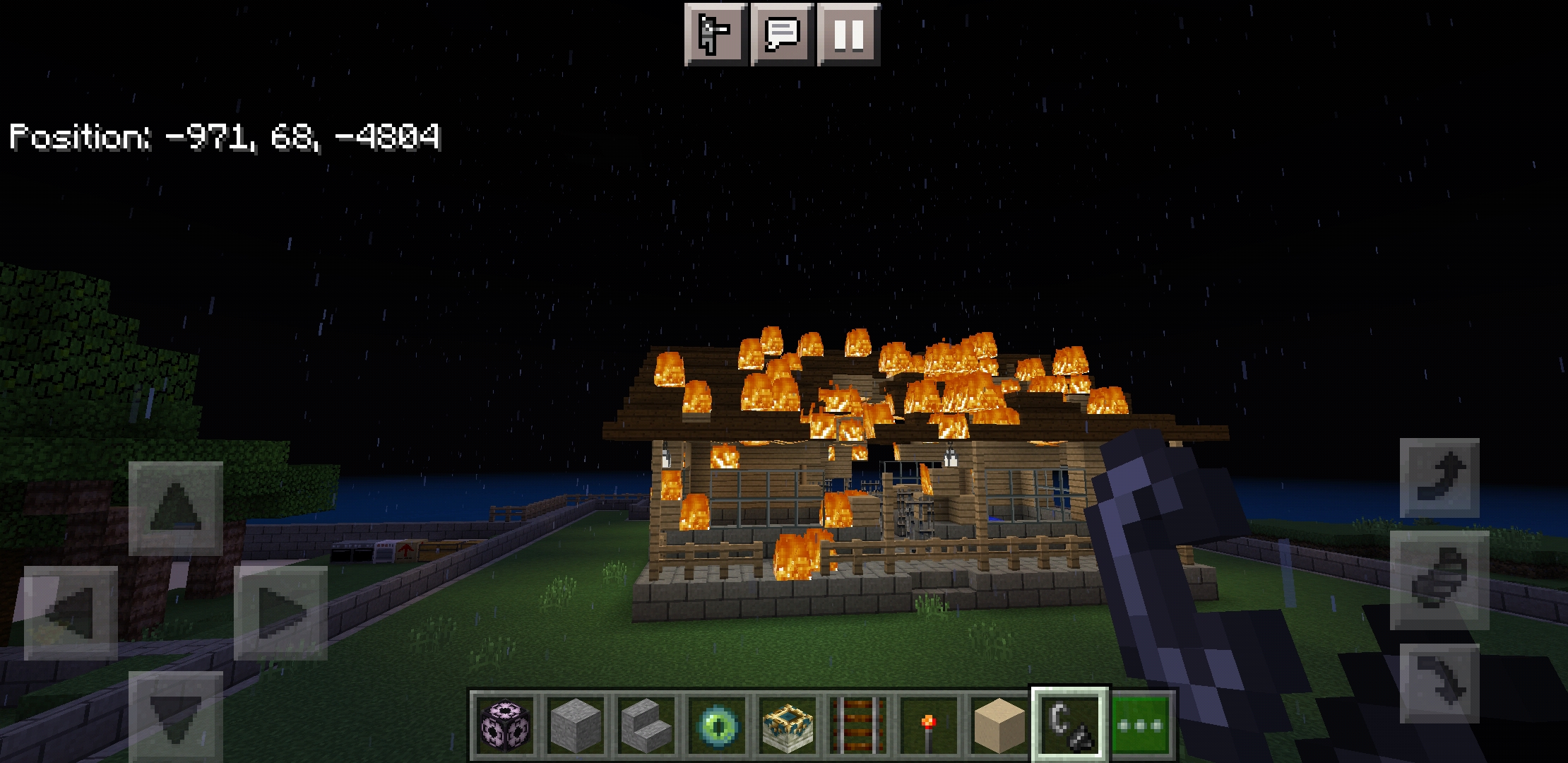This screenshot has width=1568, height=763.
Task: Tap the move backward arrow
Action: tap(175, 716)
